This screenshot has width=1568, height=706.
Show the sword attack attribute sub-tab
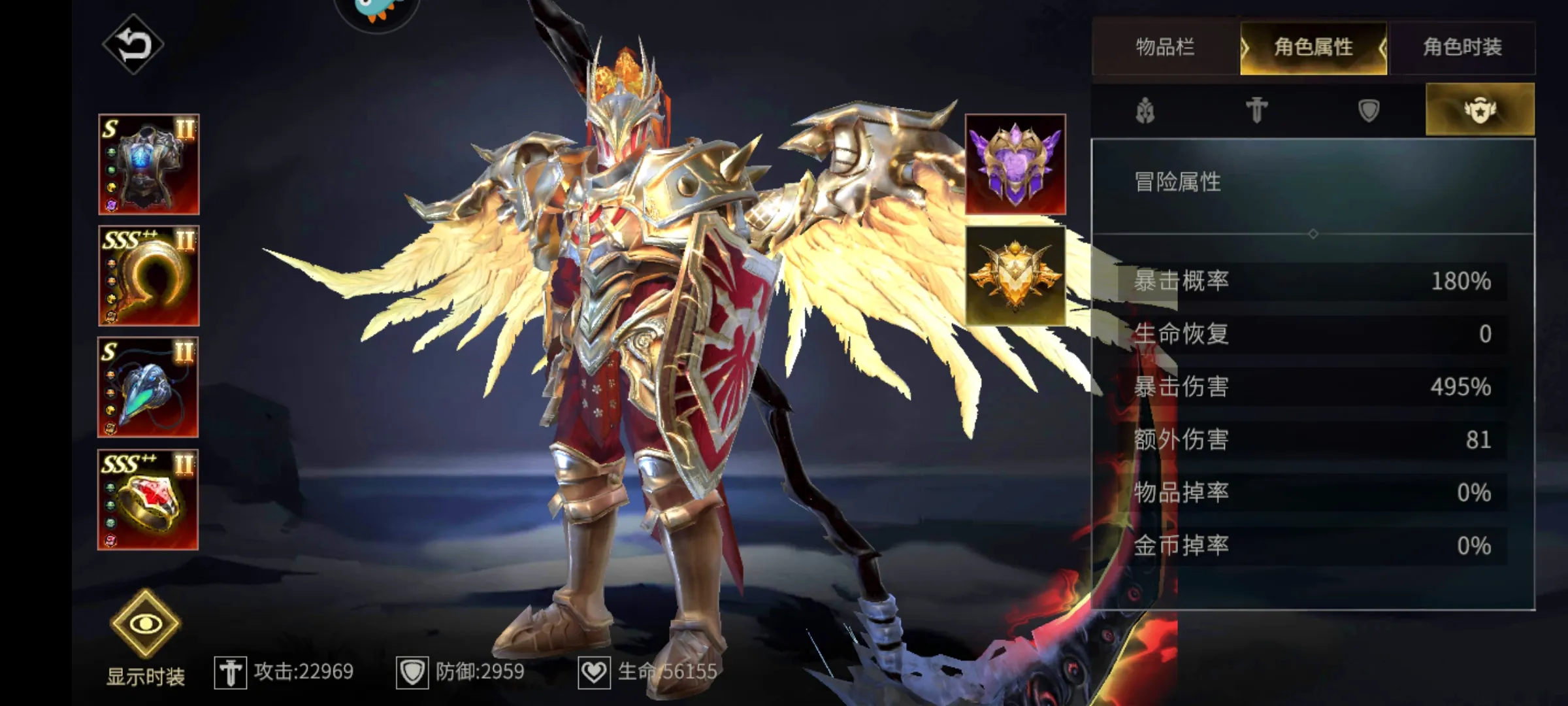1256,110
